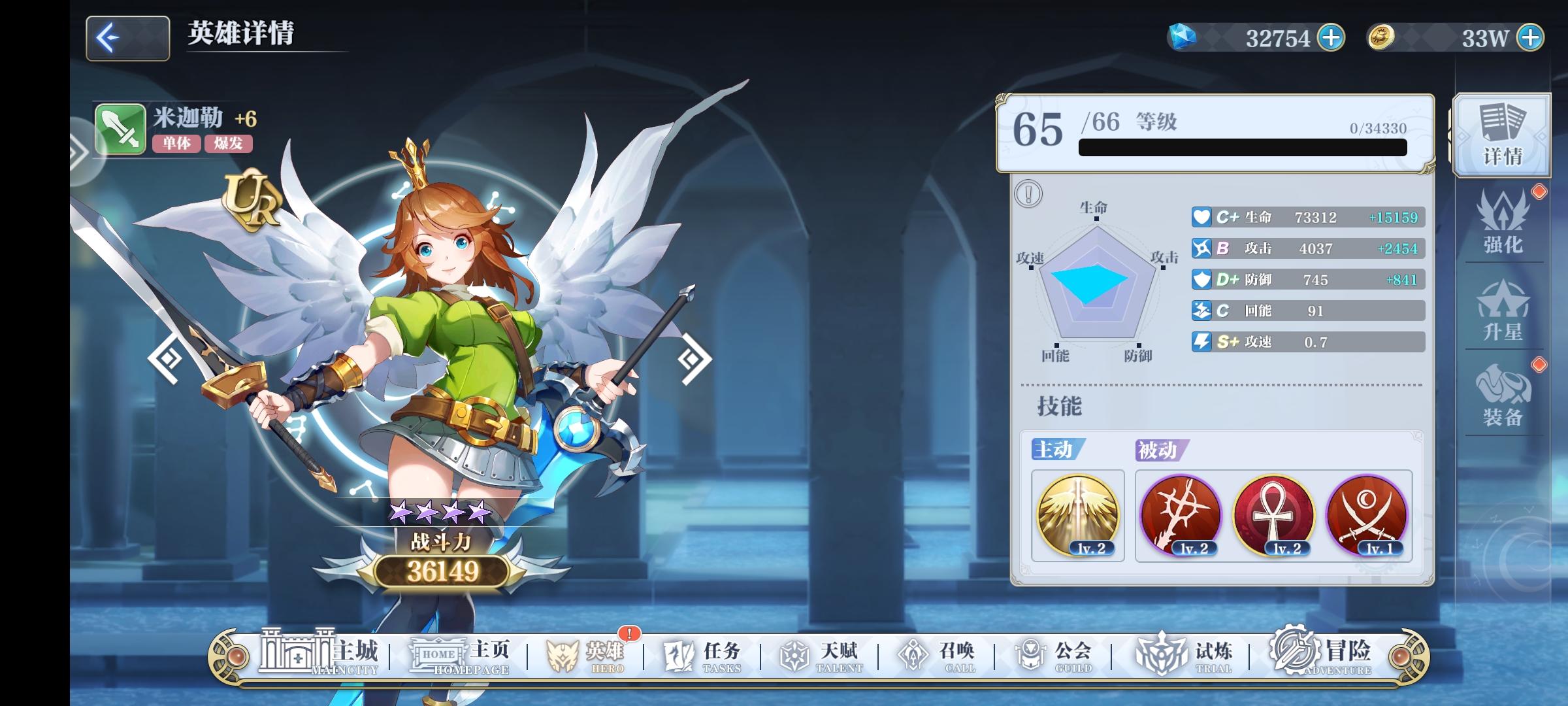Switch to the 升星 star-up tab

click(1503, 314)
